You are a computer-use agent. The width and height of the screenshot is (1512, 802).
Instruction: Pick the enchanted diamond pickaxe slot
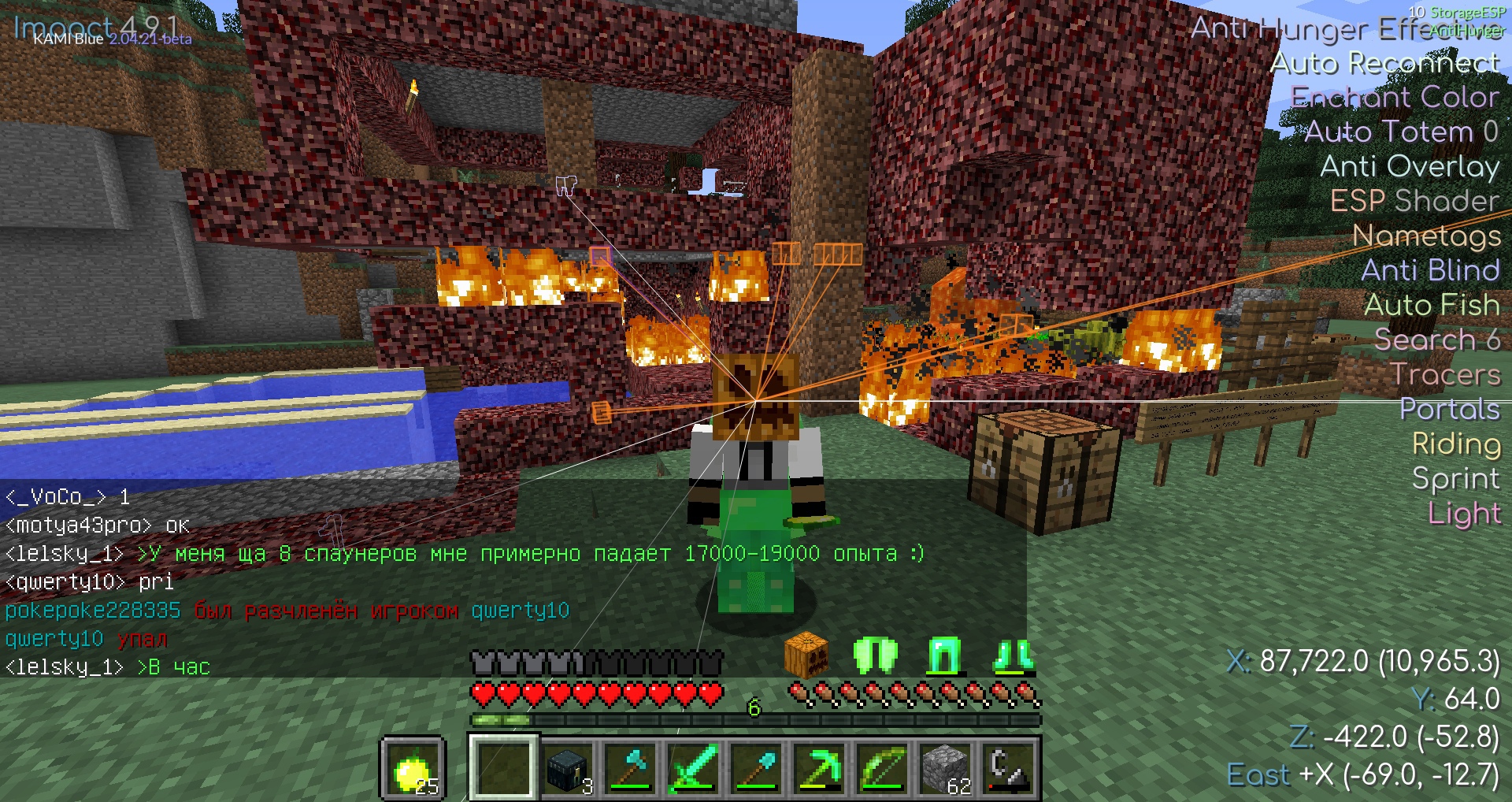point(819,770)
